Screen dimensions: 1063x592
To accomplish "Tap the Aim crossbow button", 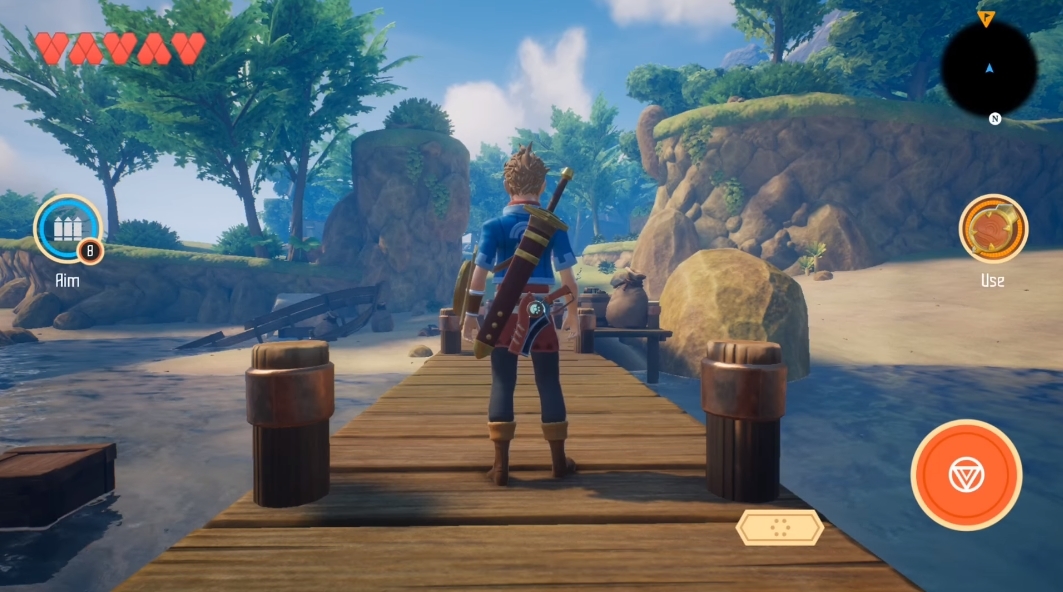I will [x=67, y=228].
